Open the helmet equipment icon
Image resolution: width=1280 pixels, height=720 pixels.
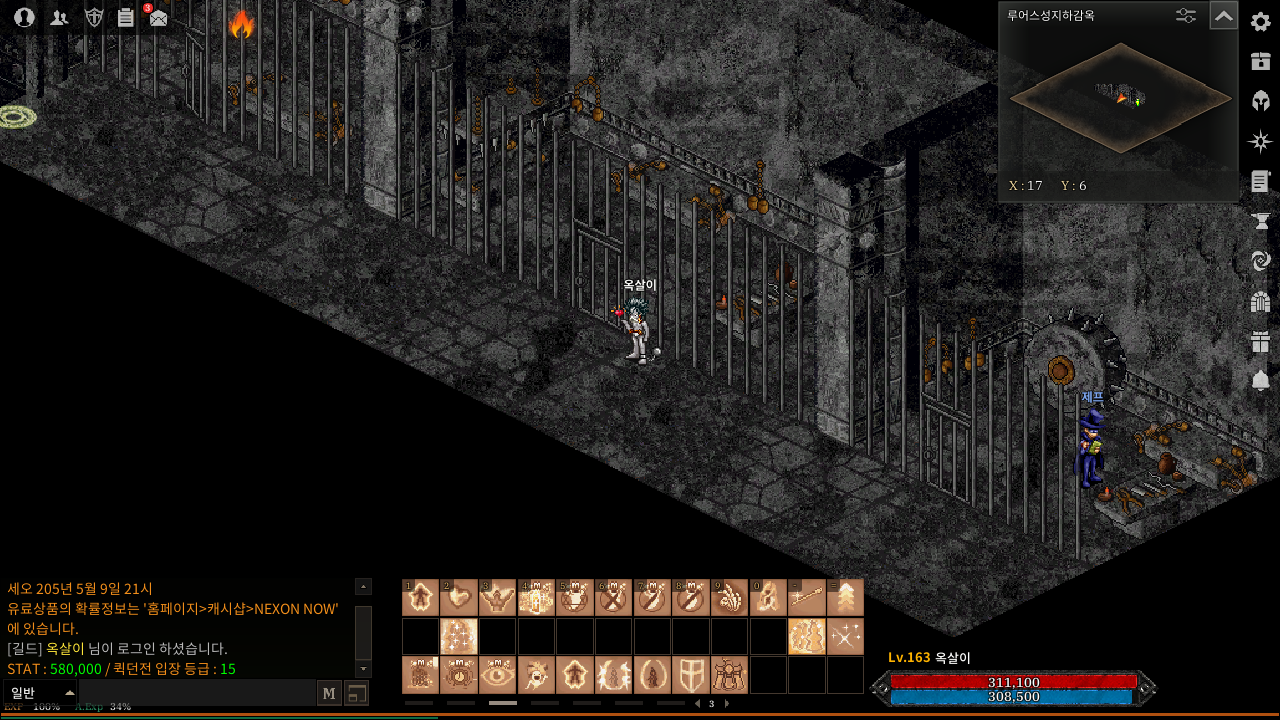coord(1260,101)
